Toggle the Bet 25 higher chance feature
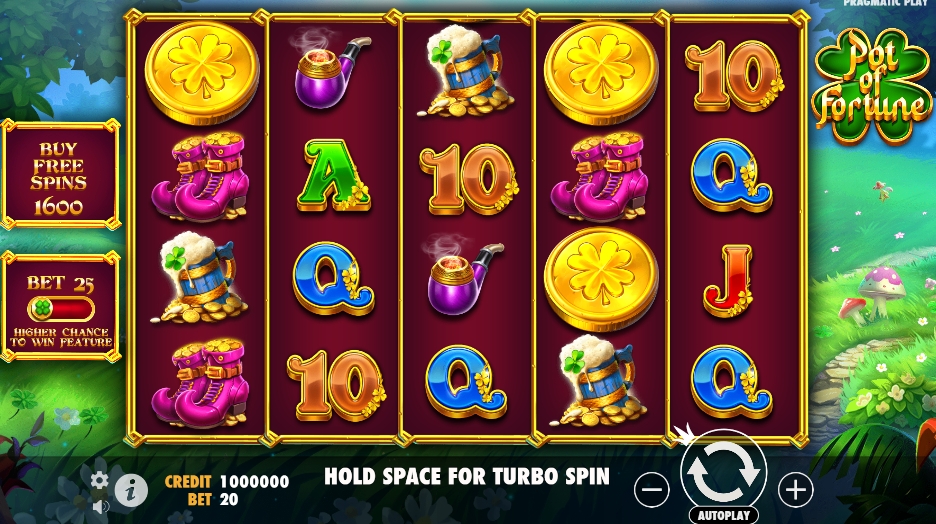The image size is (936, 524). point(60,308)
